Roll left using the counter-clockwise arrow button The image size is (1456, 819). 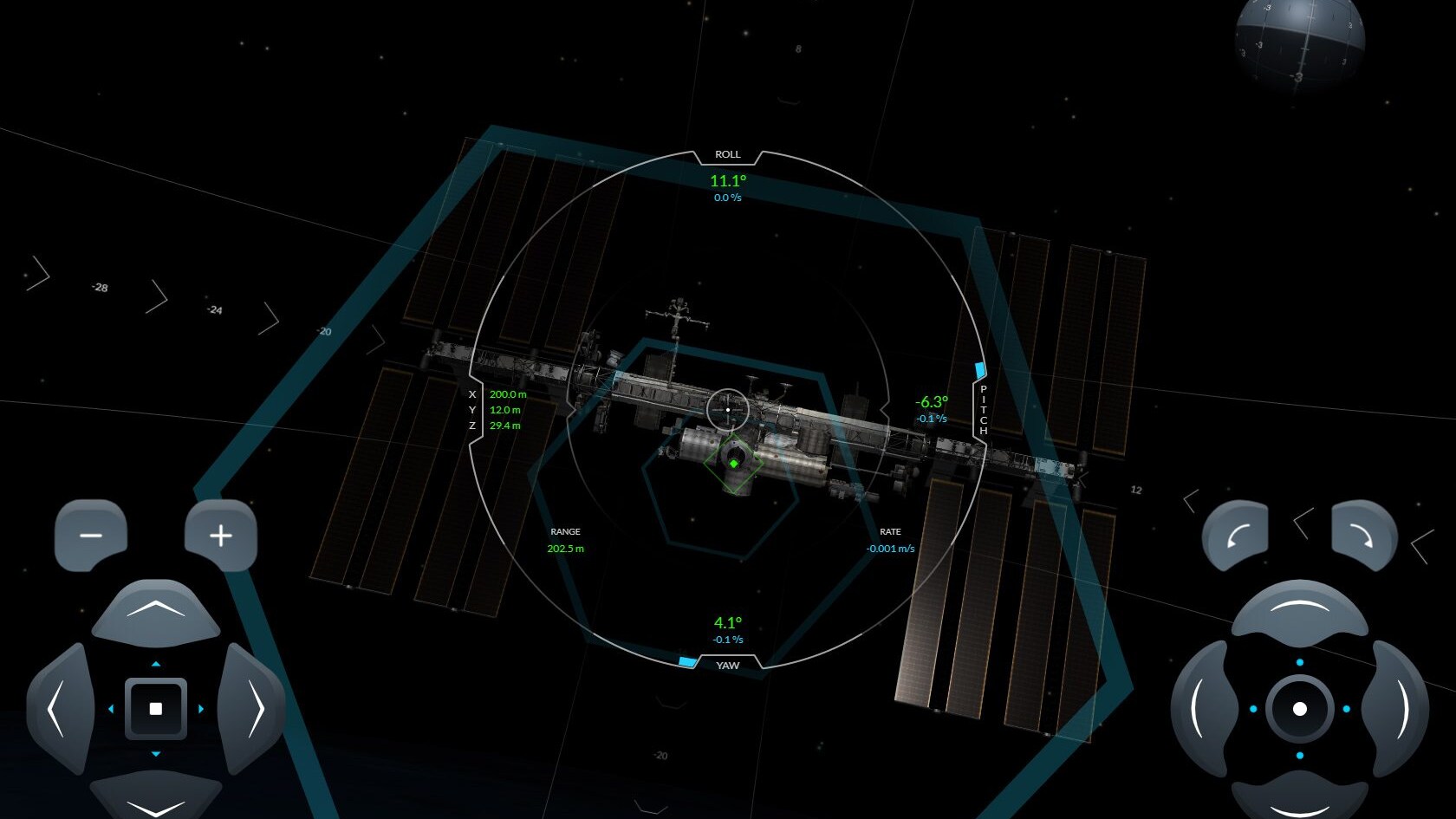pyautogui.click(x=1235, y=537)
